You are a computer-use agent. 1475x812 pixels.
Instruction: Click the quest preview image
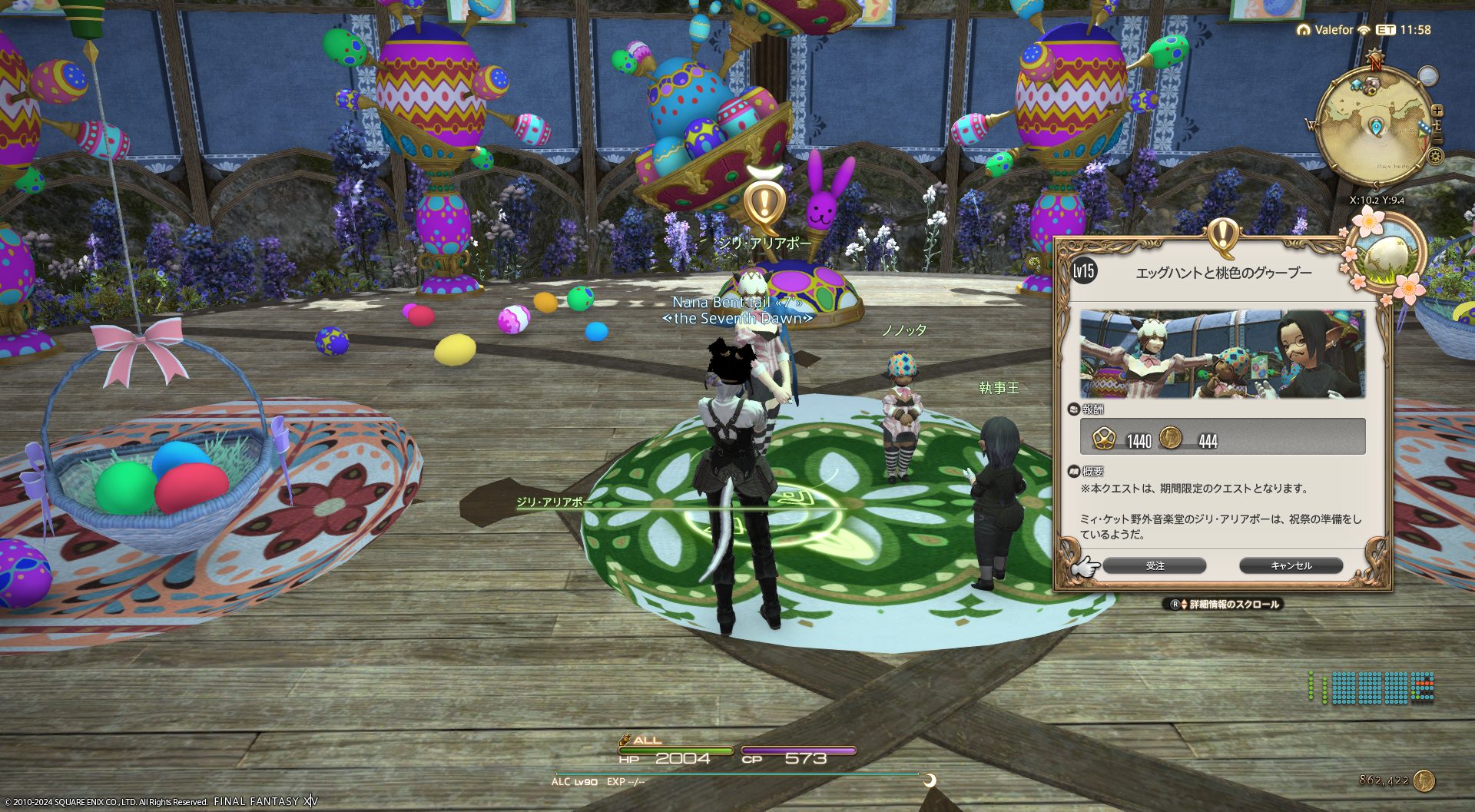[x=1222, y=354]
